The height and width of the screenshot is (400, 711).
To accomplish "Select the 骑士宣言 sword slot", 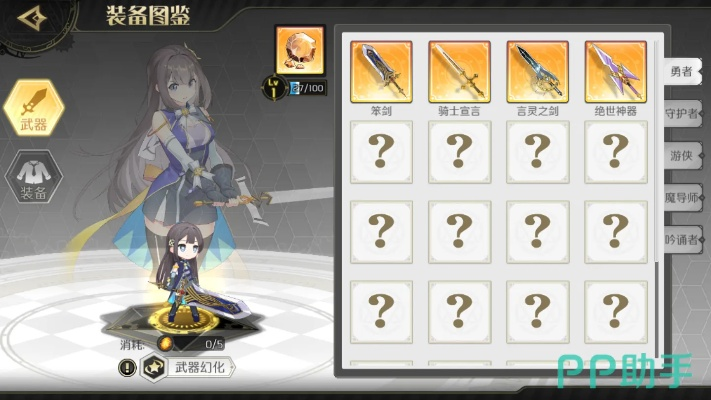I will tap(459, 71).
